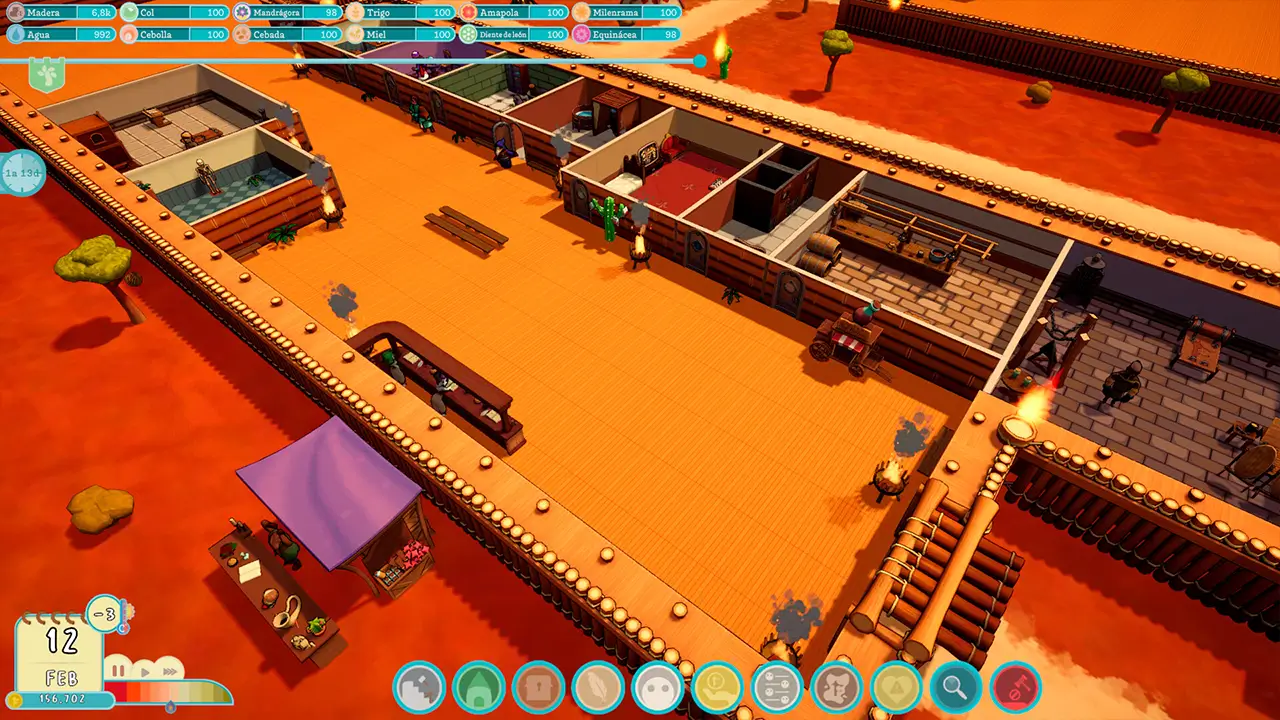This screenshot has height=720, width=1280.
Task: Open the white face staff menu
Action: click(x=658, y=688)
